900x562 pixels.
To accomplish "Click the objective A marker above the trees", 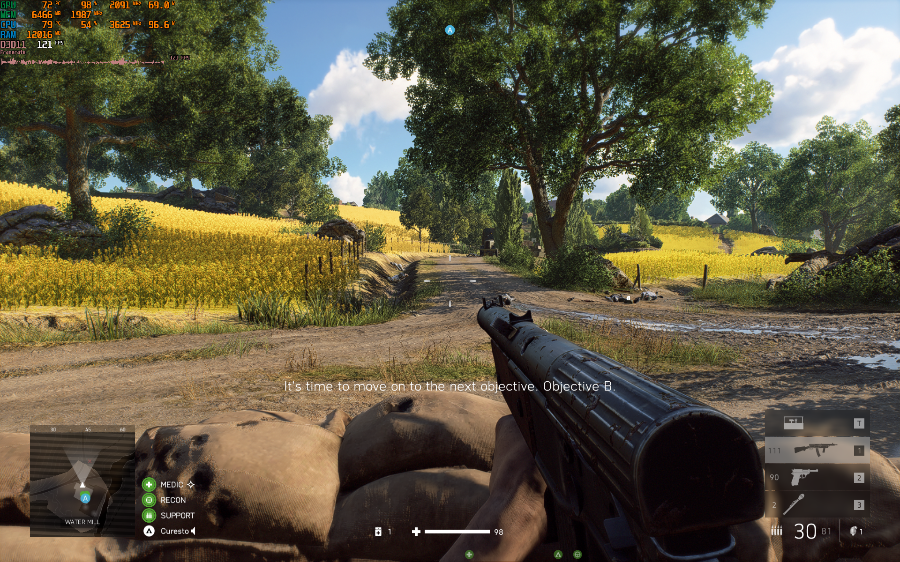I will pyautogui.click(x=449, y=30).
